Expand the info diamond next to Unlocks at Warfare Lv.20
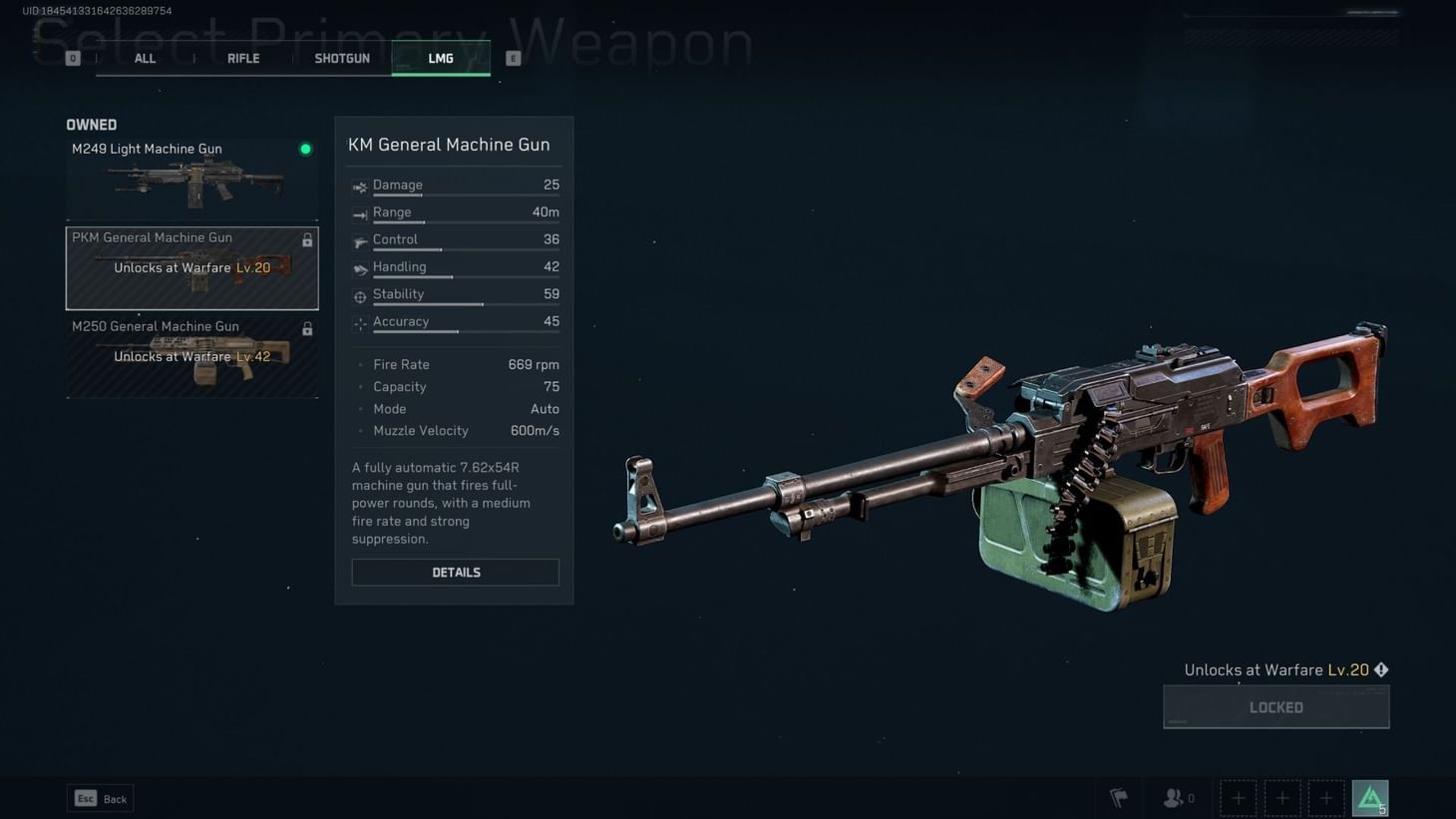The width and height of the screenshot is (1456, 819). (1381, 669)
